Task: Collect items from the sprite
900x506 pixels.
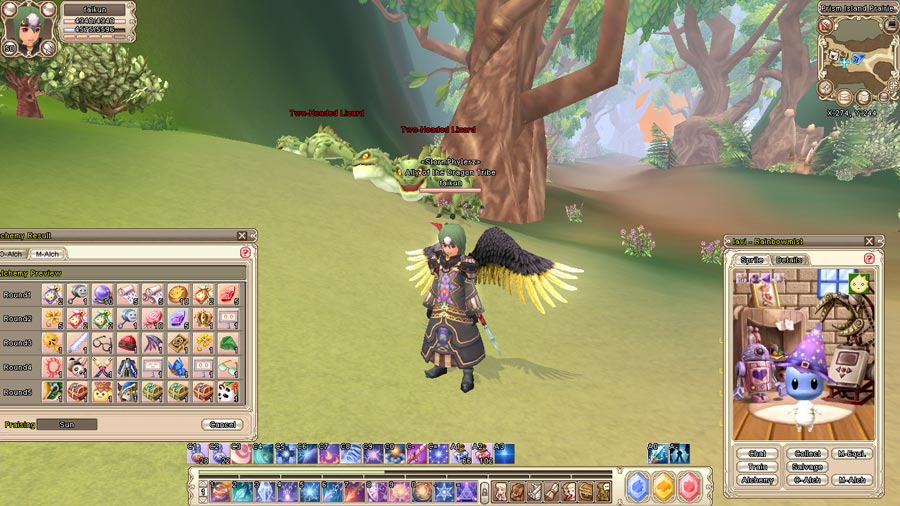Action: click(x=807, y=454)
